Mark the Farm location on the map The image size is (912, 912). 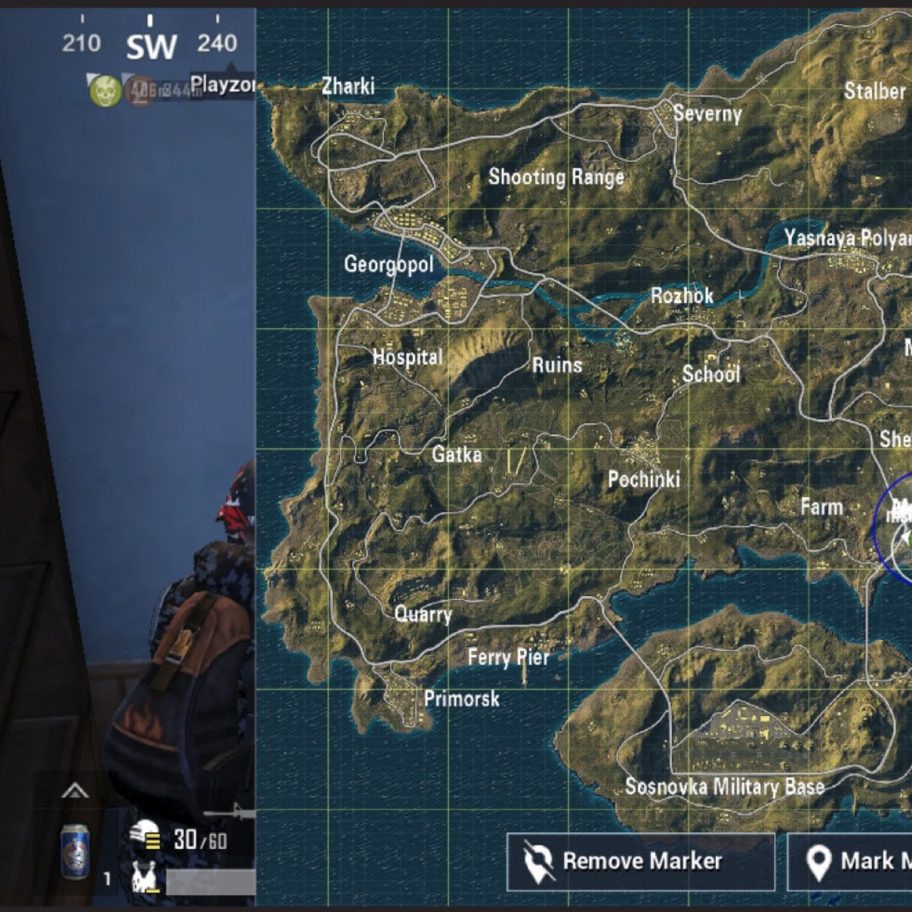tap(821, 507)
